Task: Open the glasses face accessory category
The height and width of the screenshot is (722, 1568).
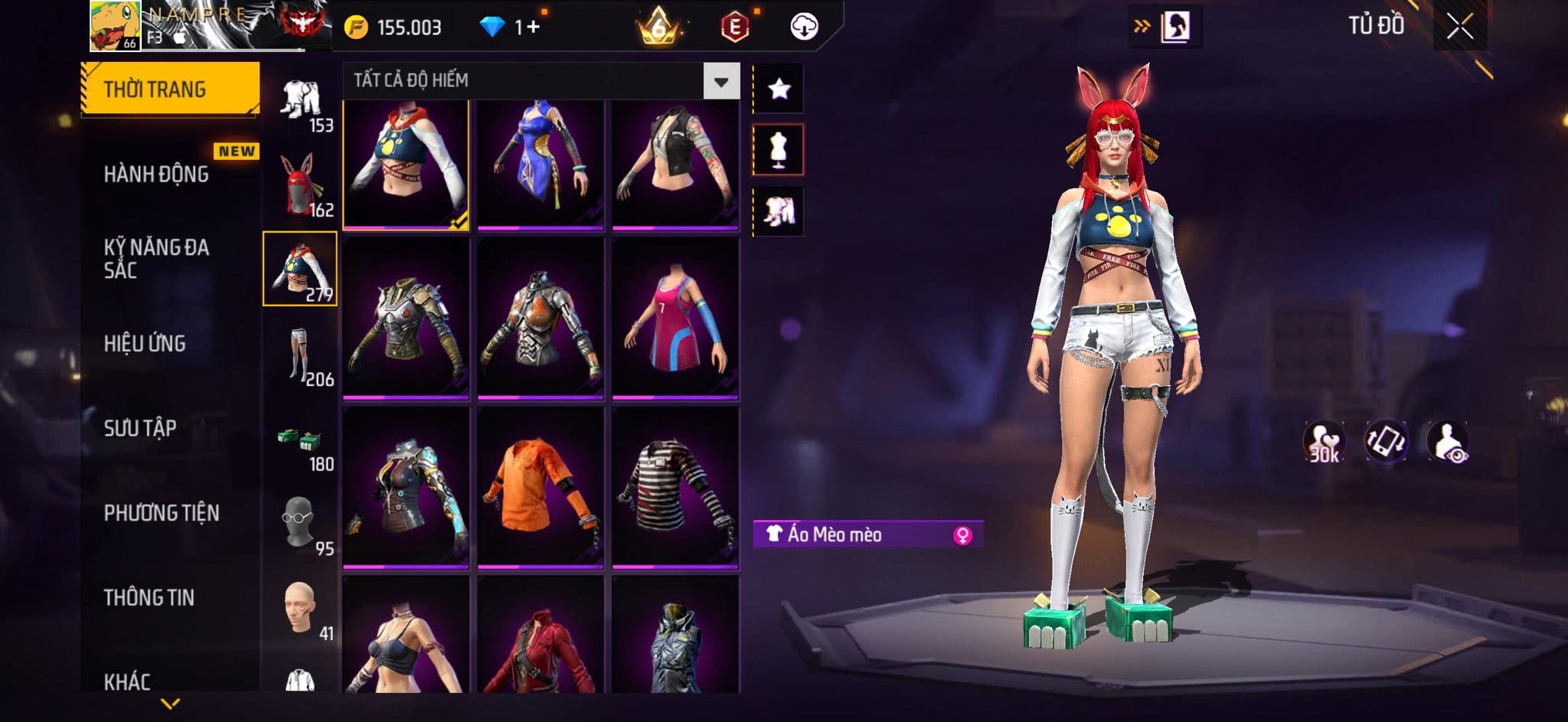Action: coord(299,524)
